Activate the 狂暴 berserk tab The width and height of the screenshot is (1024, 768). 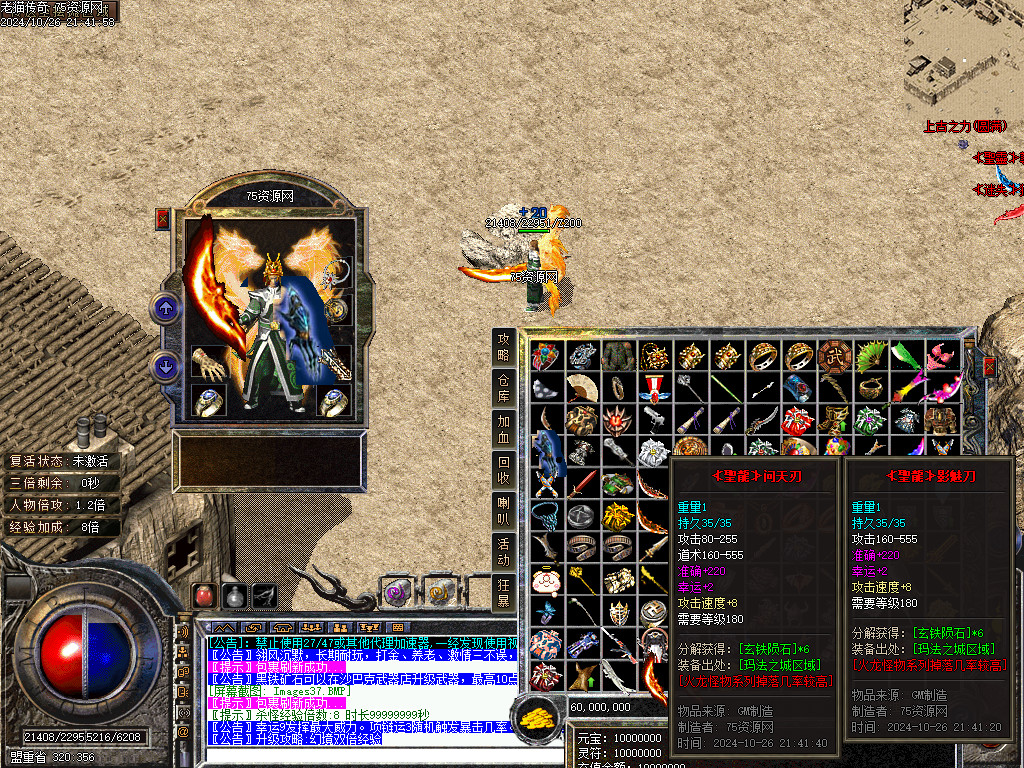(x=503, y=593)
